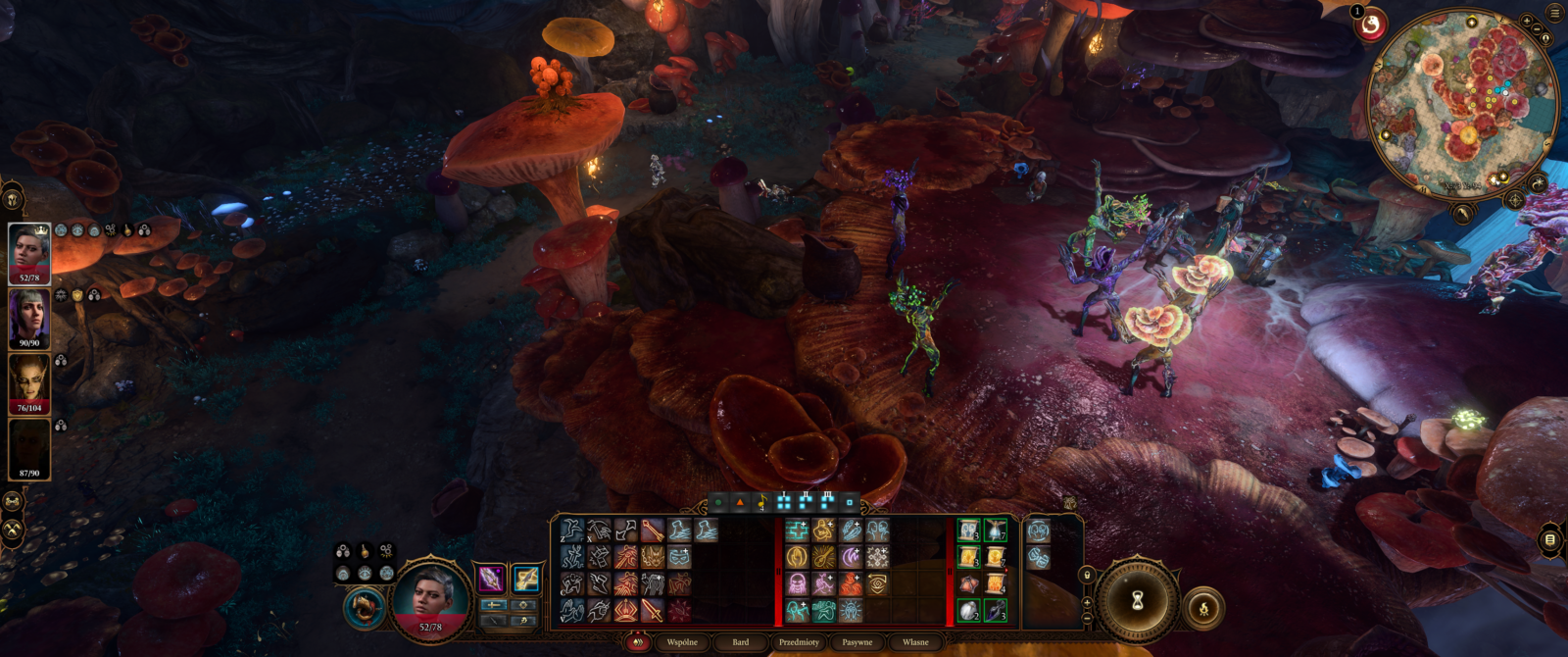Image resolution: width=1568 pixels, height=657 pixels.
Task: Open the campfire rest button
Action: coord(1204,609)
